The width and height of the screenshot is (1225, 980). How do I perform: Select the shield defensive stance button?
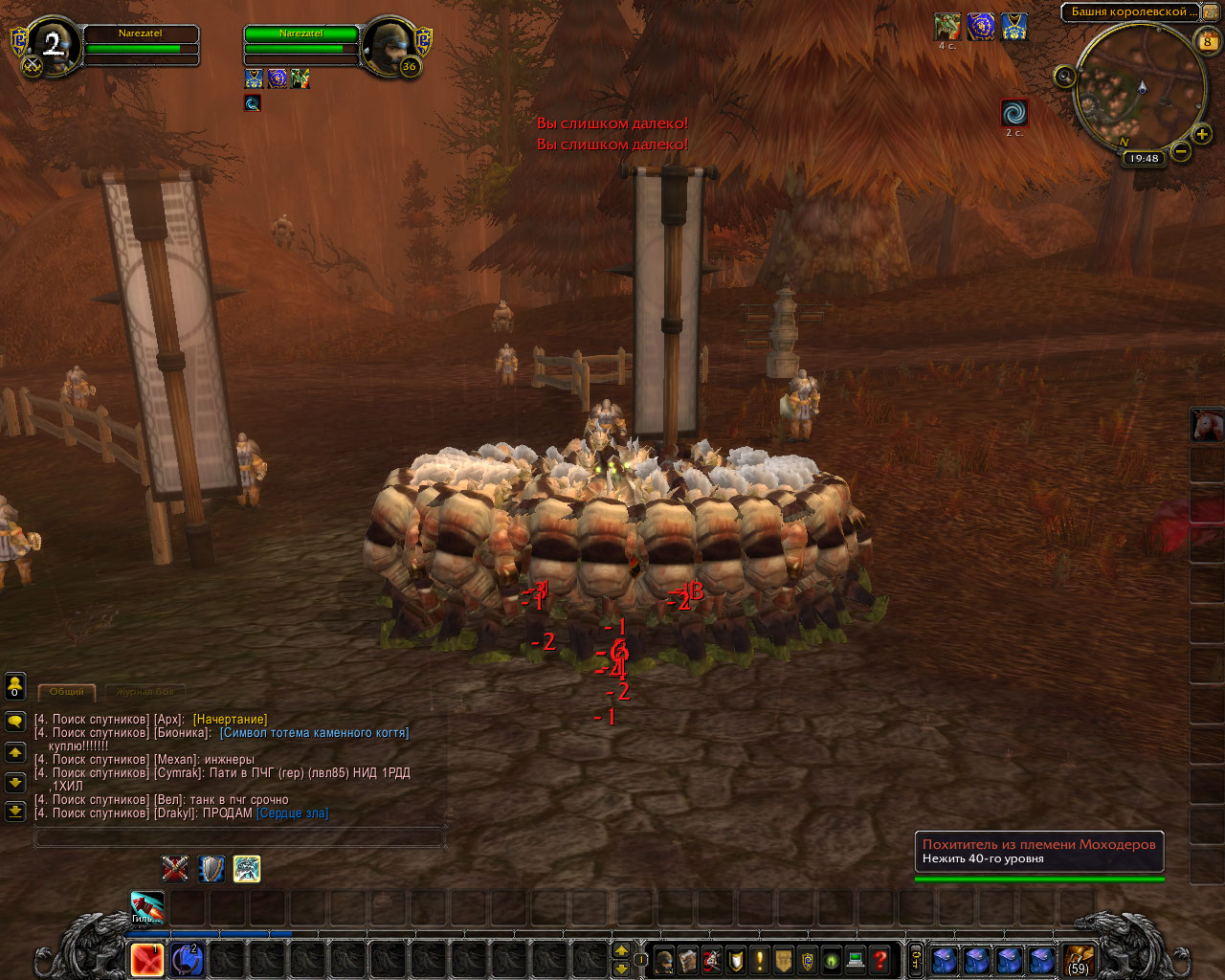click(211, 869)
